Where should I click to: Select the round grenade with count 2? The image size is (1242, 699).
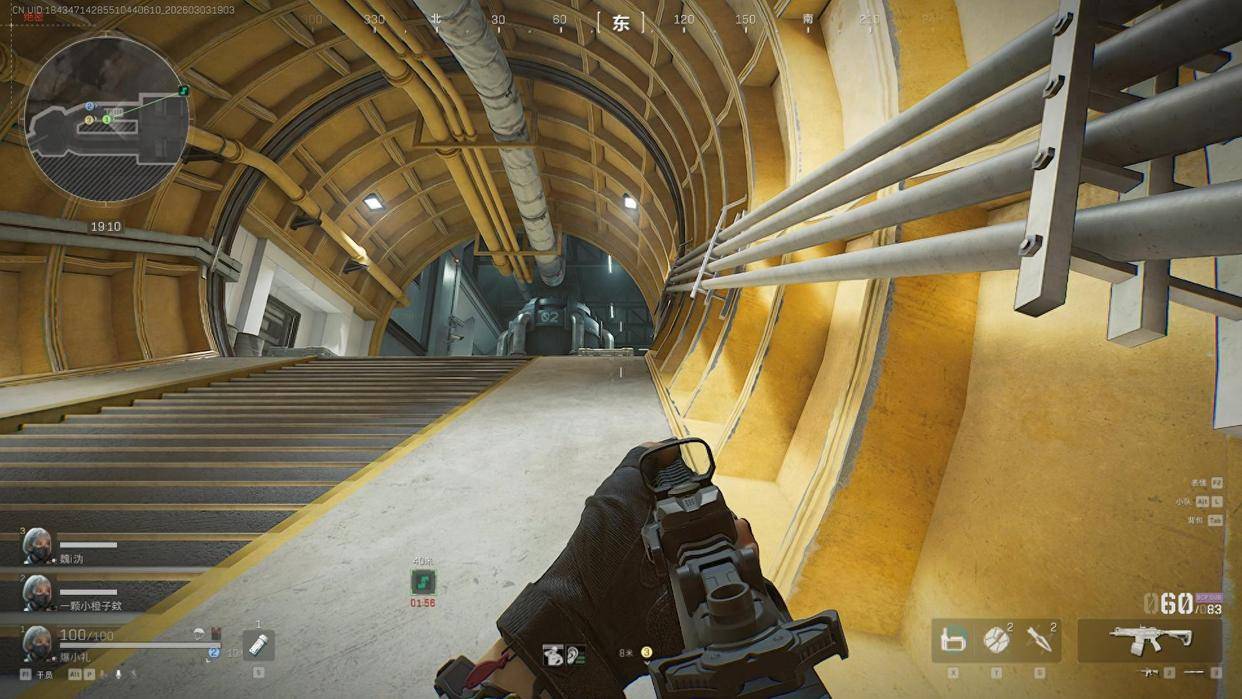pos(995,640)
